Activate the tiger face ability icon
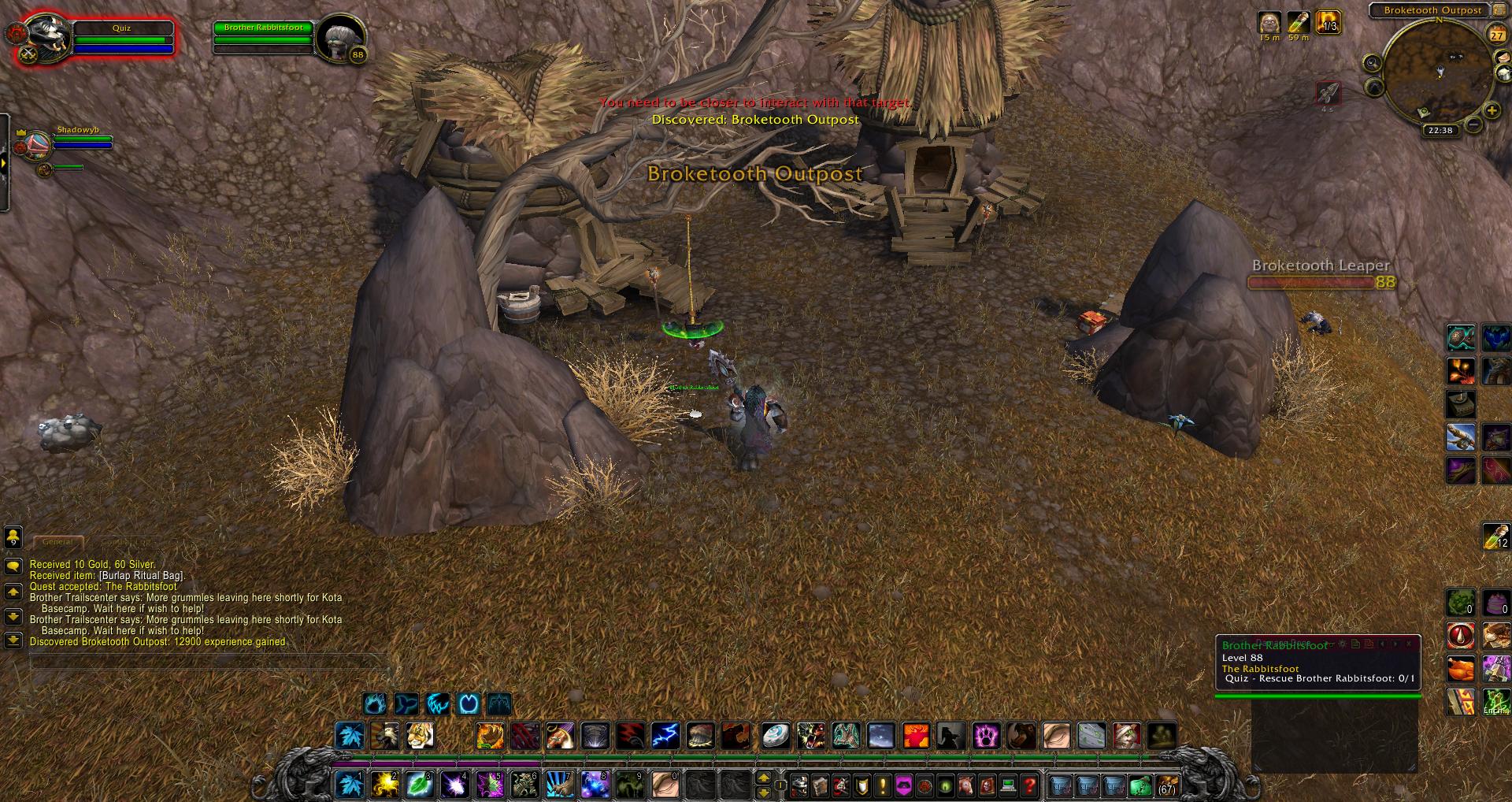This screenshot has height=802, width=1512. pos(419,736)
